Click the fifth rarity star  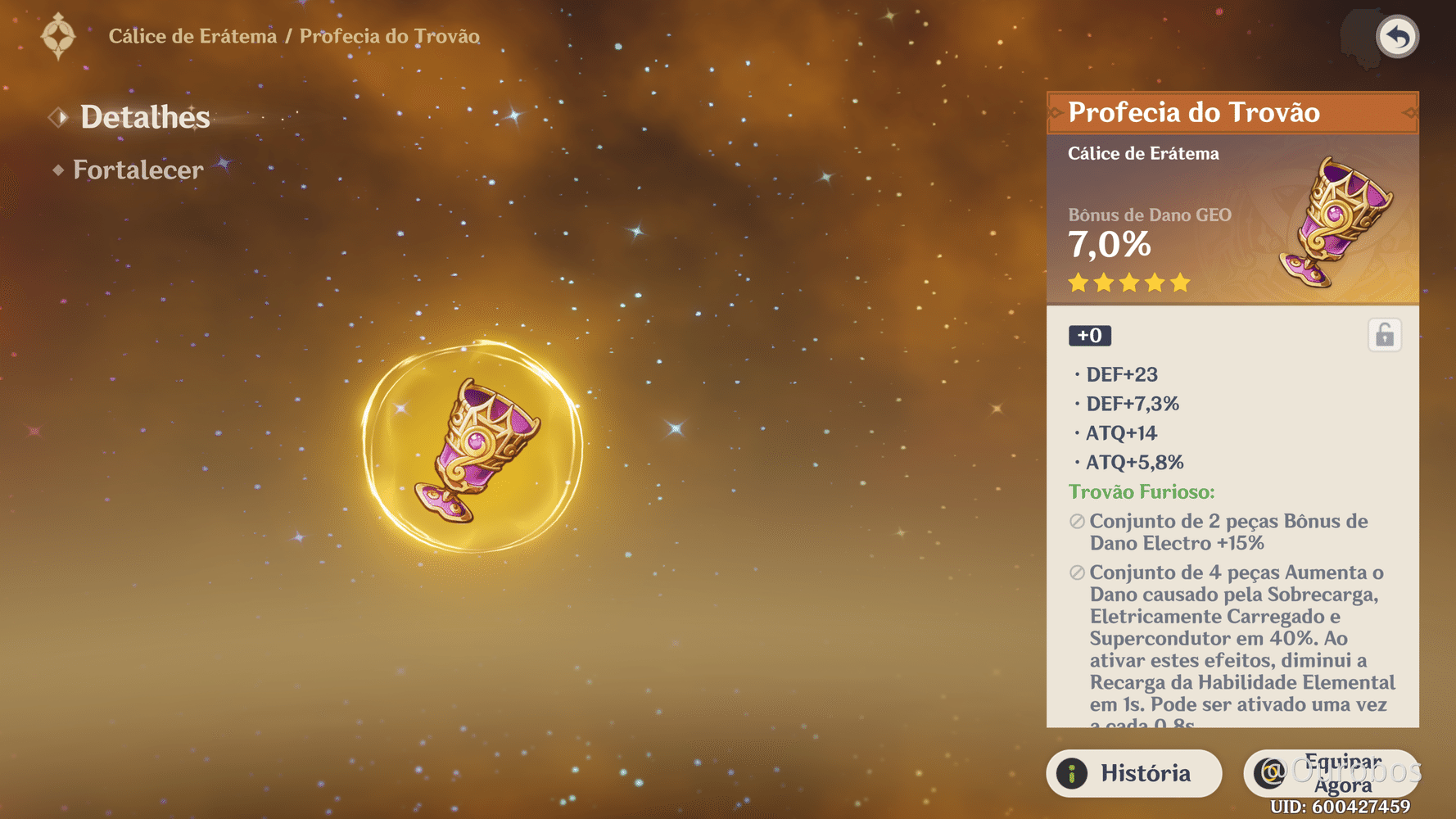click(1179, 282)
